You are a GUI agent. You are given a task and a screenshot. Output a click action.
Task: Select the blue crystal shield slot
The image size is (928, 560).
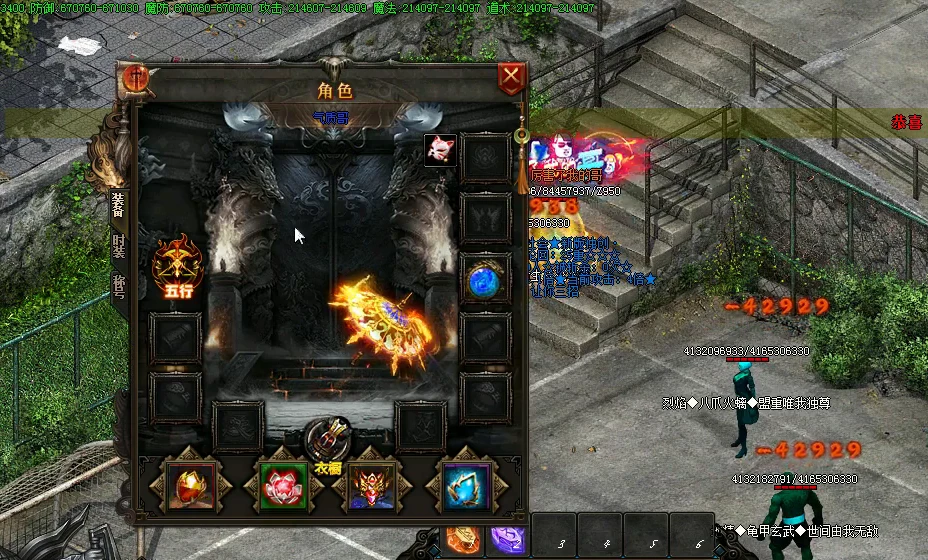[467, 486]
